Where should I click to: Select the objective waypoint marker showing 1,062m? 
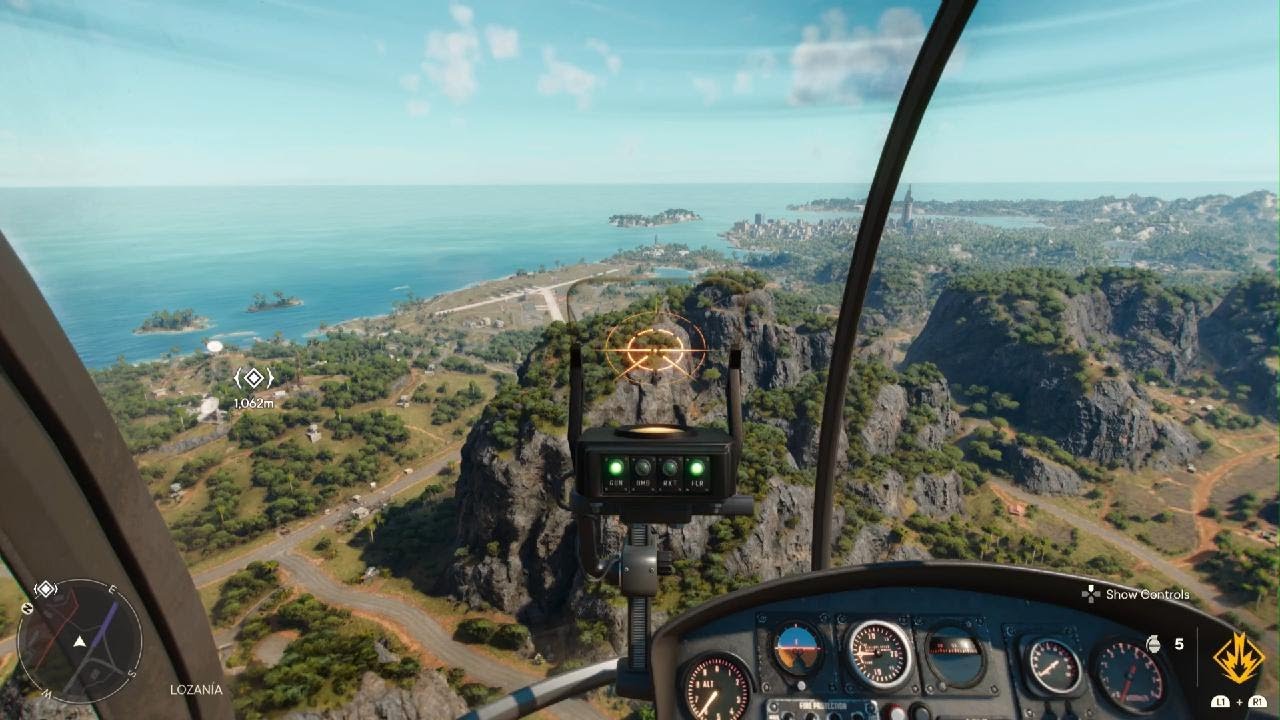(253, 378)
